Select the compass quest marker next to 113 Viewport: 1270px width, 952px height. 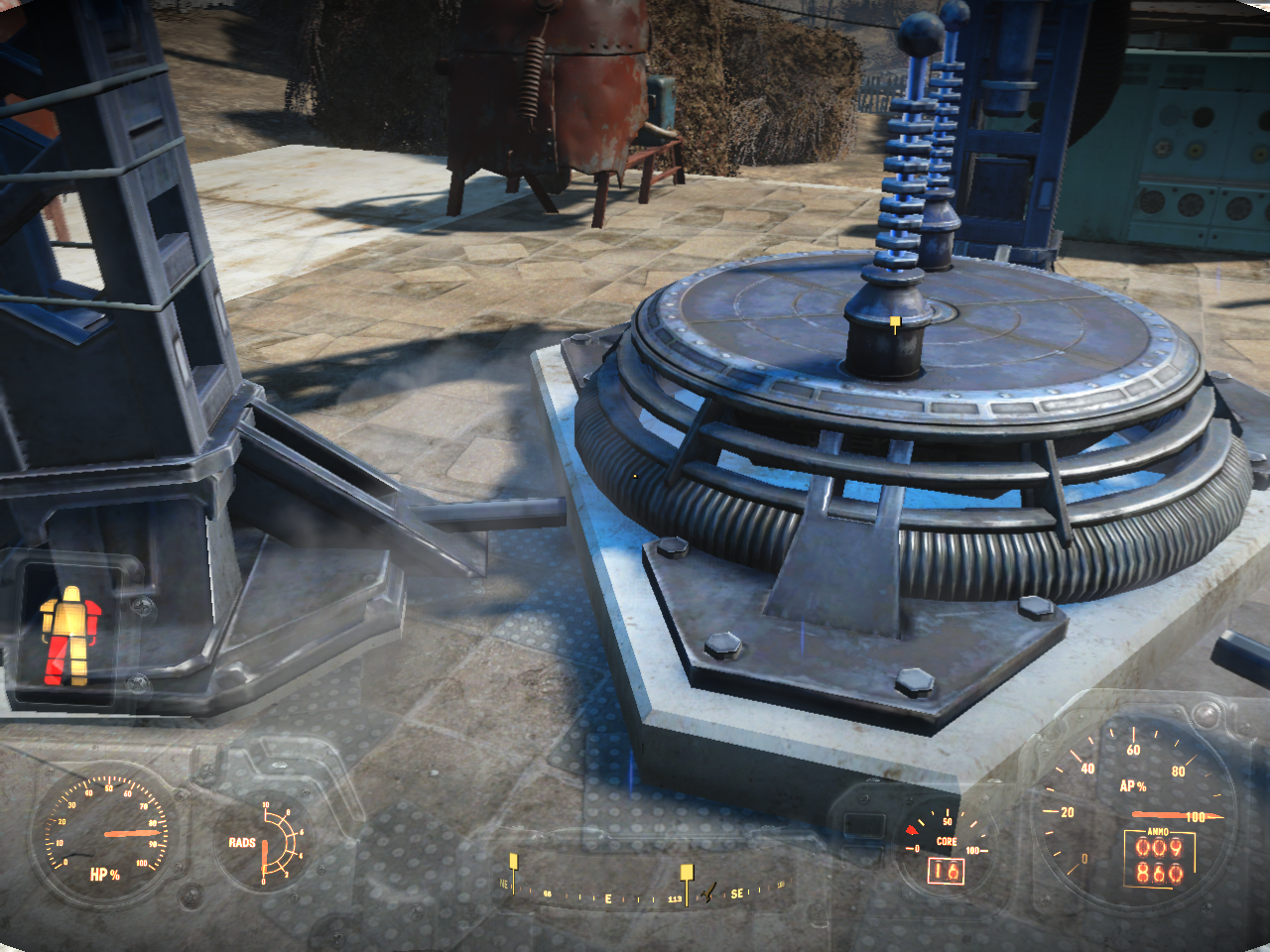686,873
